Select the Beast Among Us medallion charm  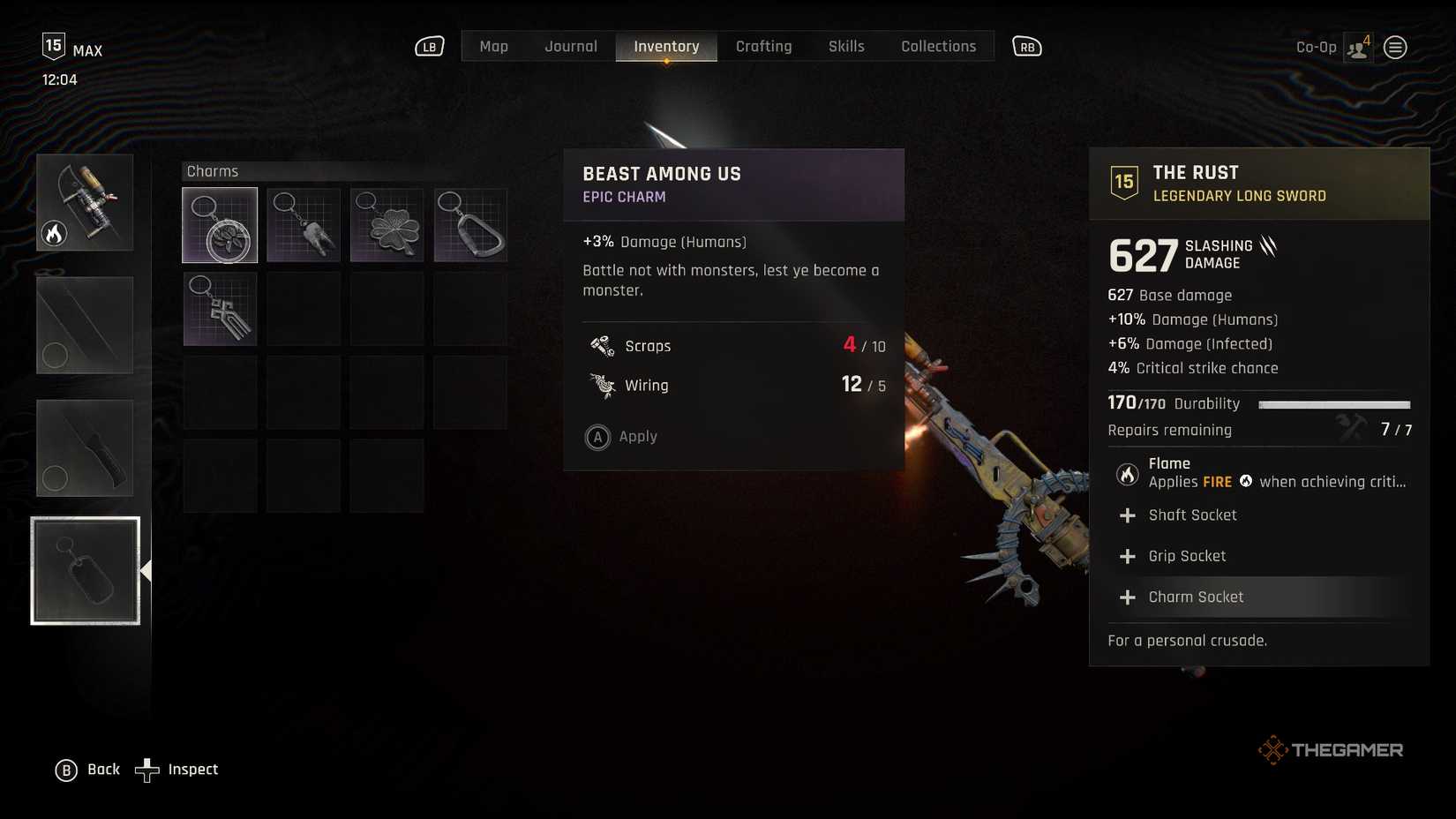(x=220, y=225)
